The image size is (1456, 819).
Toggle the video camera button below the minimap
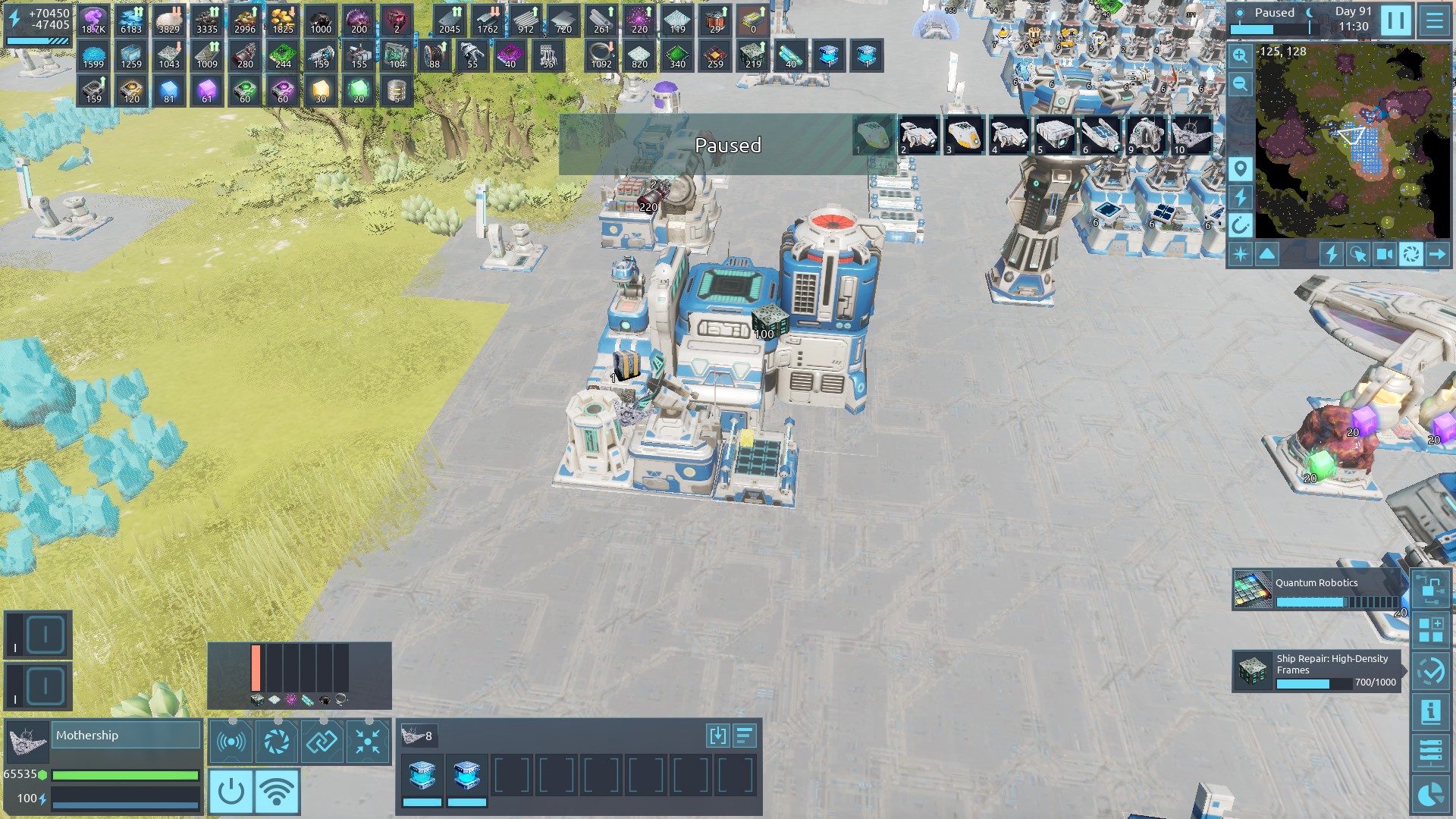point(1384,254)
